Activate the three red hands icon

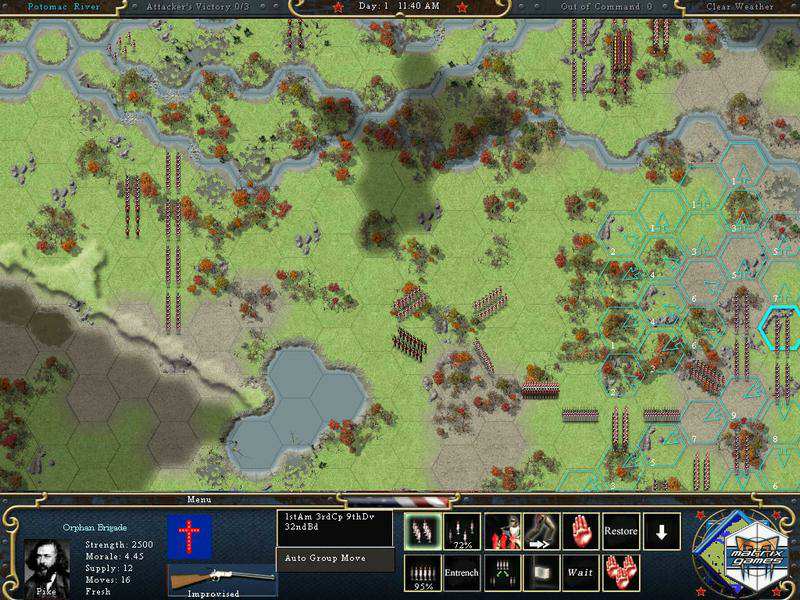[x=621, y=573]
